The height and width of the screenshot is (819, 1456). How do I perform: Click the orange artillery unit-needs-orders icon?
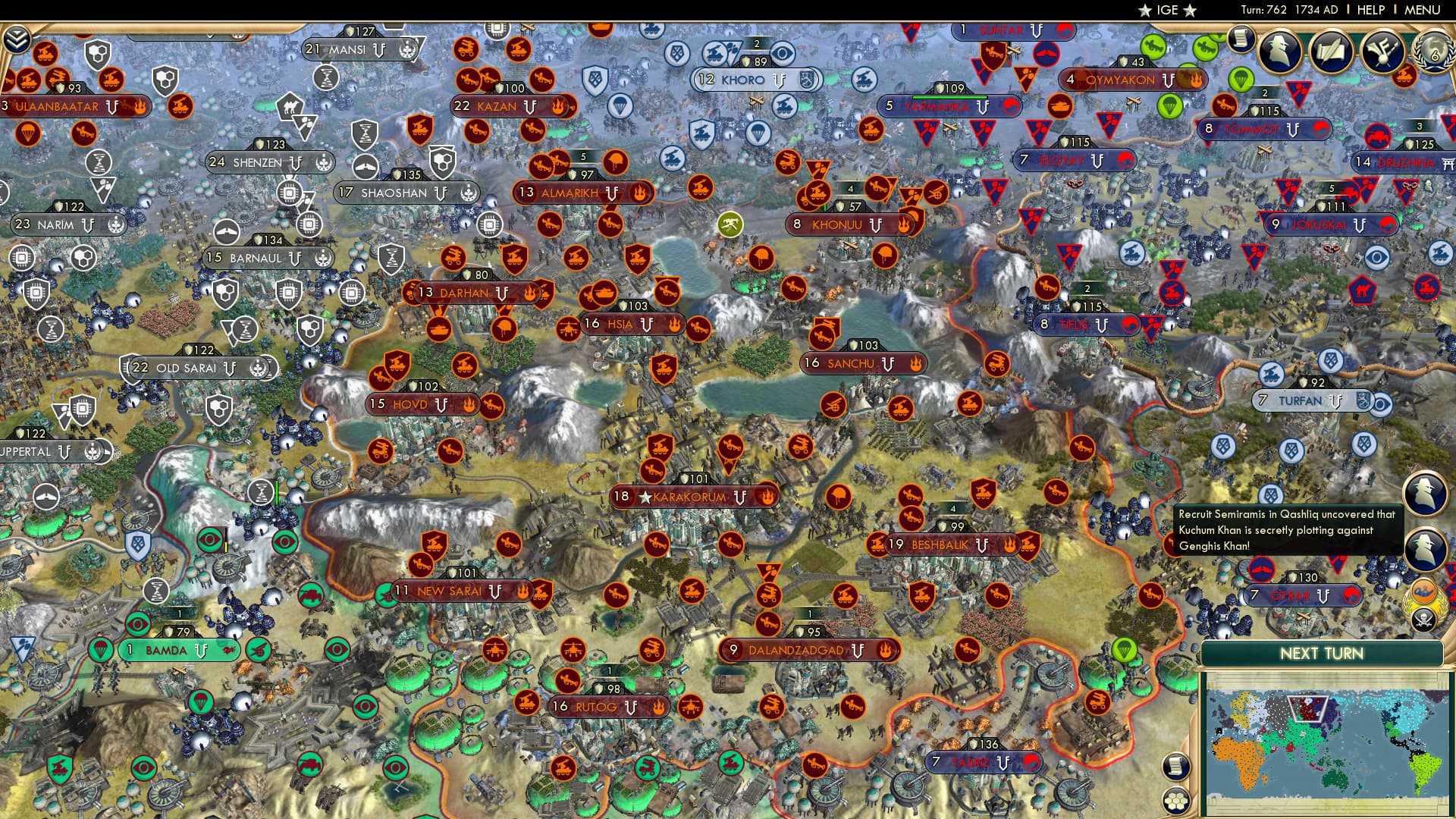[1404, 77]
